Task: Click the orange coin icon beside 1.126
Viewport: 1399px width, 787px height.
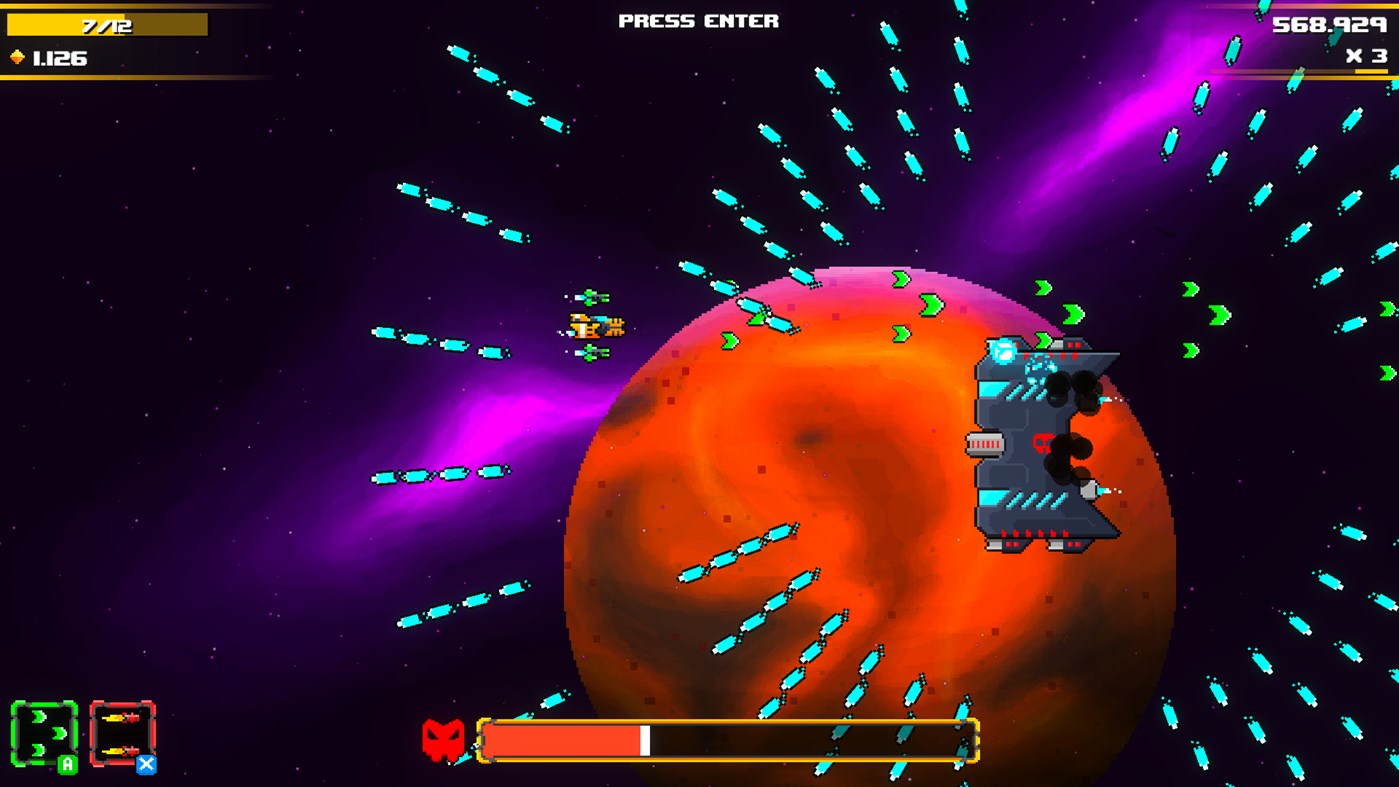Action: (17, 57)
